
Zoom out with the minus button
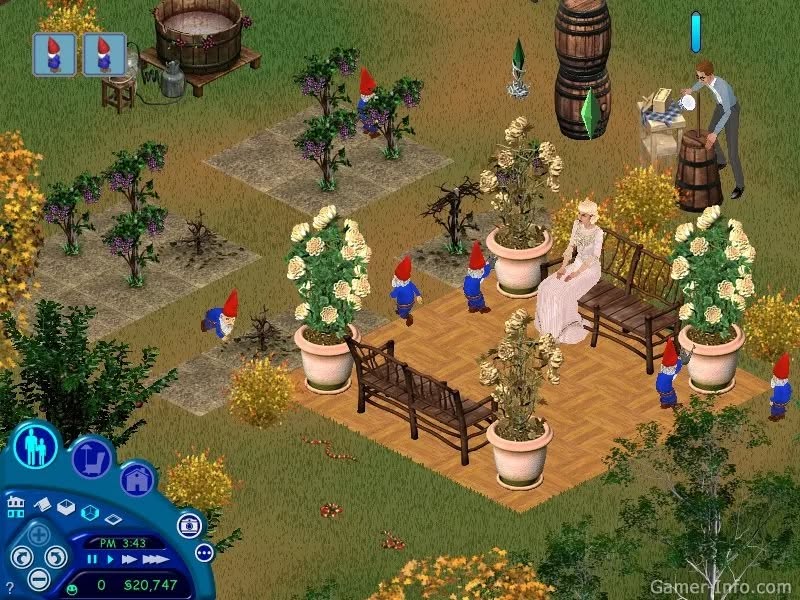[x=37, y=578]
